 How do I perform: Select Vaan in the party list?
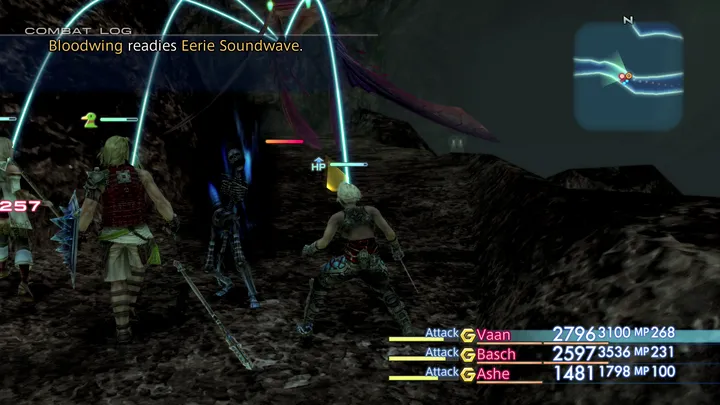tap(494, 335)
